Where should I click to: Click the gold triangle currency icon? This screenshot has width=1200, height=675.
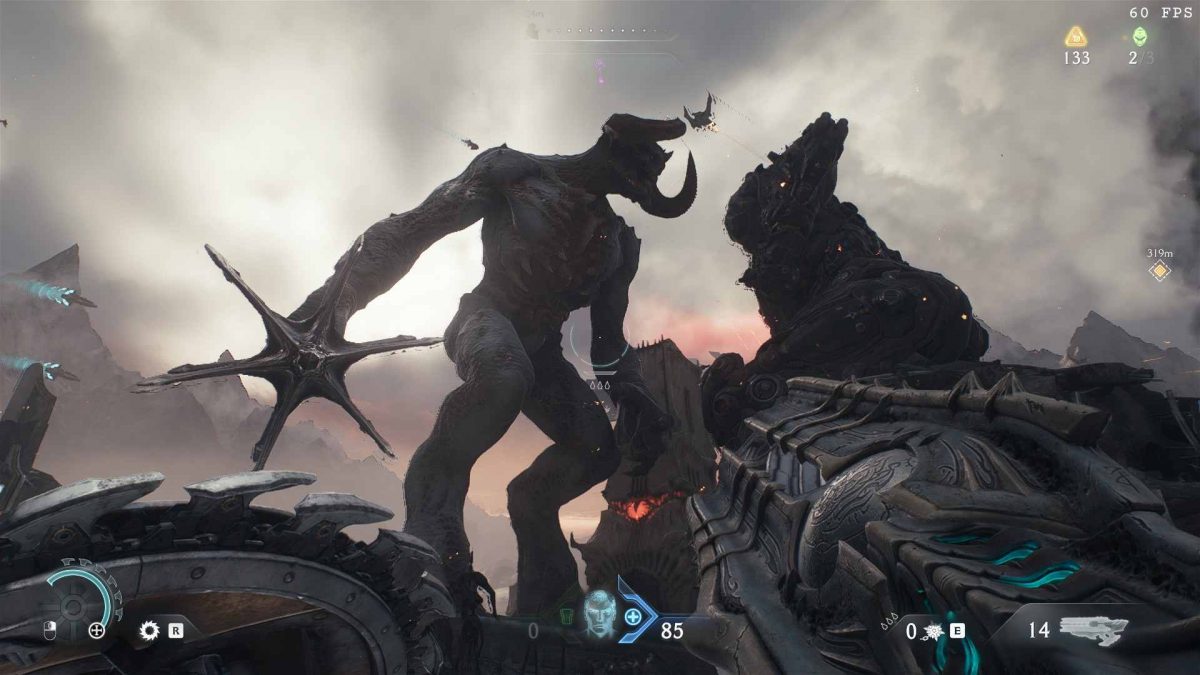point(1076,37)
